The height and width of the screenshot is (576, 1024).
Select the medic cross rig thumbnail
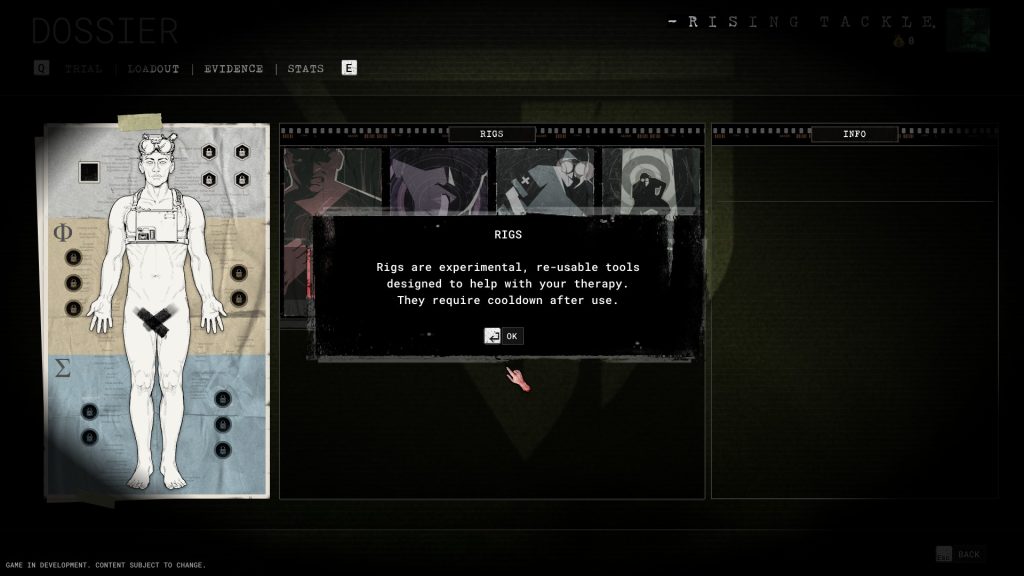click(545, 180)
